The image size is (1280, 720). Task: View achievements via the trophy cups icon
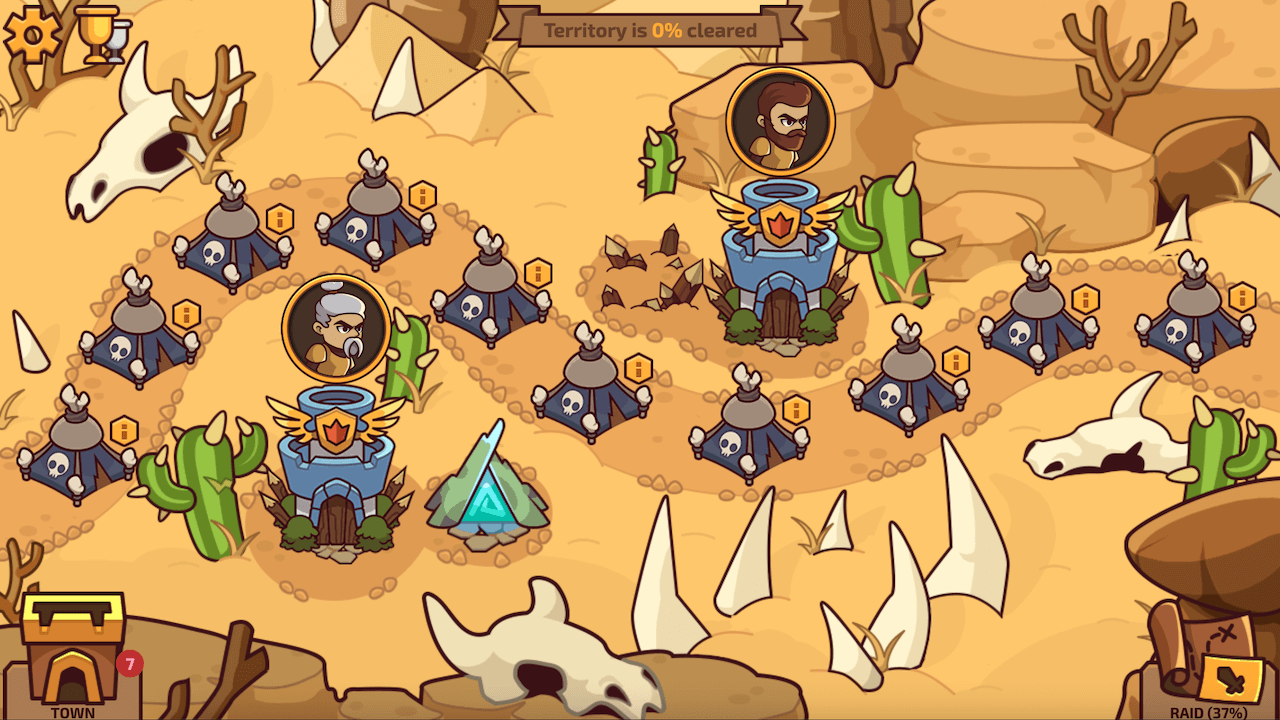(x=100, y=33)
